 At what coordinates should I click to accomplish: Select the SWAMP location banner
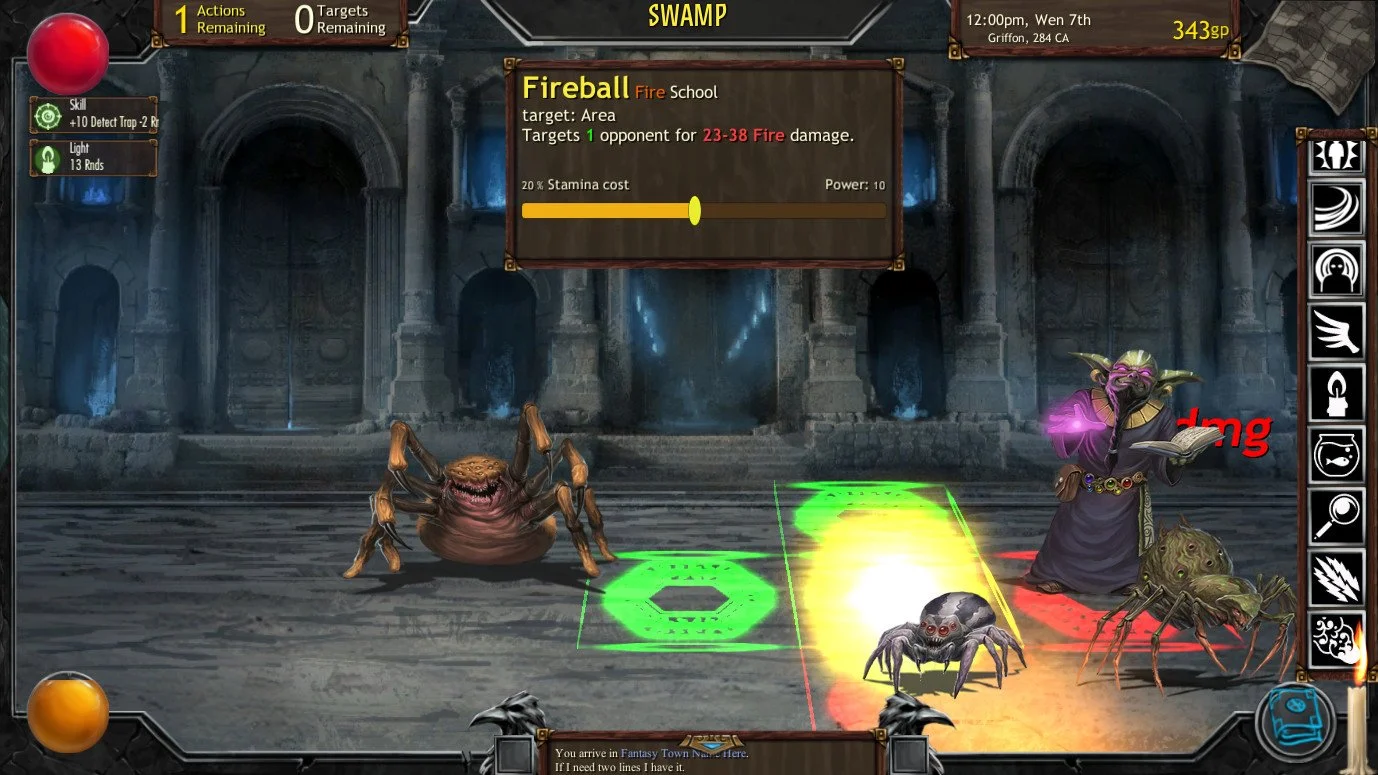(x=687, y=16)
